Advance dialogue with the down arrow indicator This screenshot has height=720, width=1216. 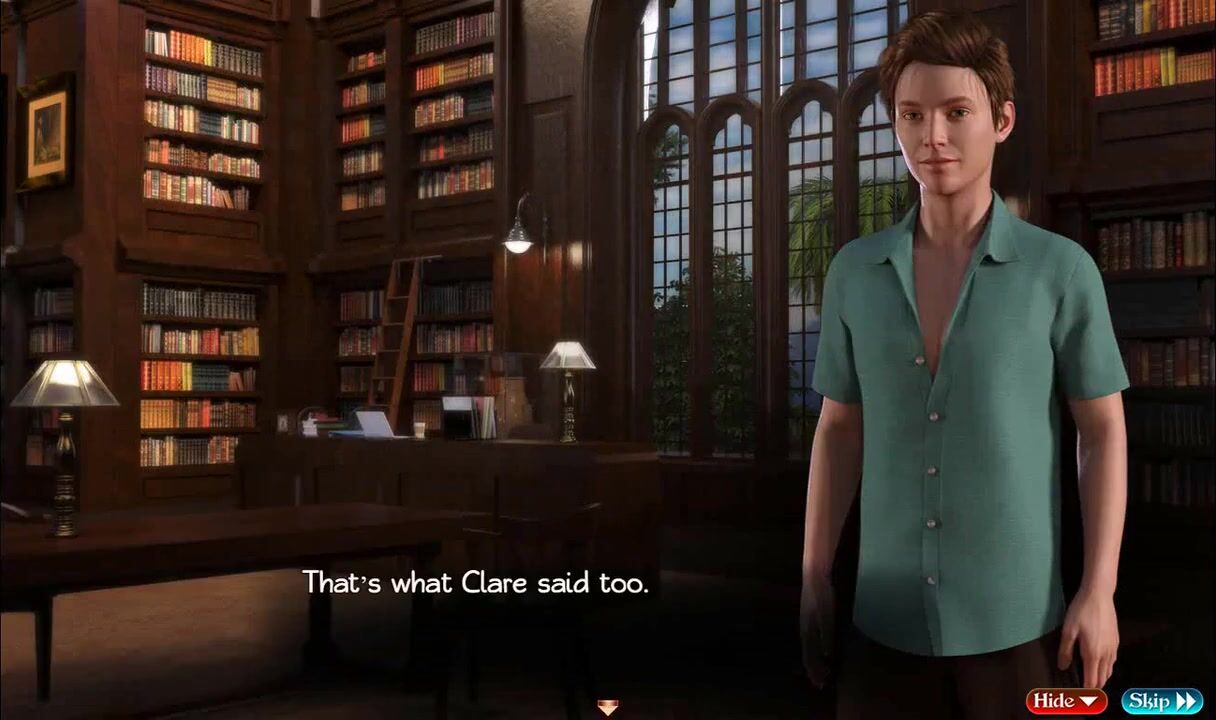tap(607, 708)
